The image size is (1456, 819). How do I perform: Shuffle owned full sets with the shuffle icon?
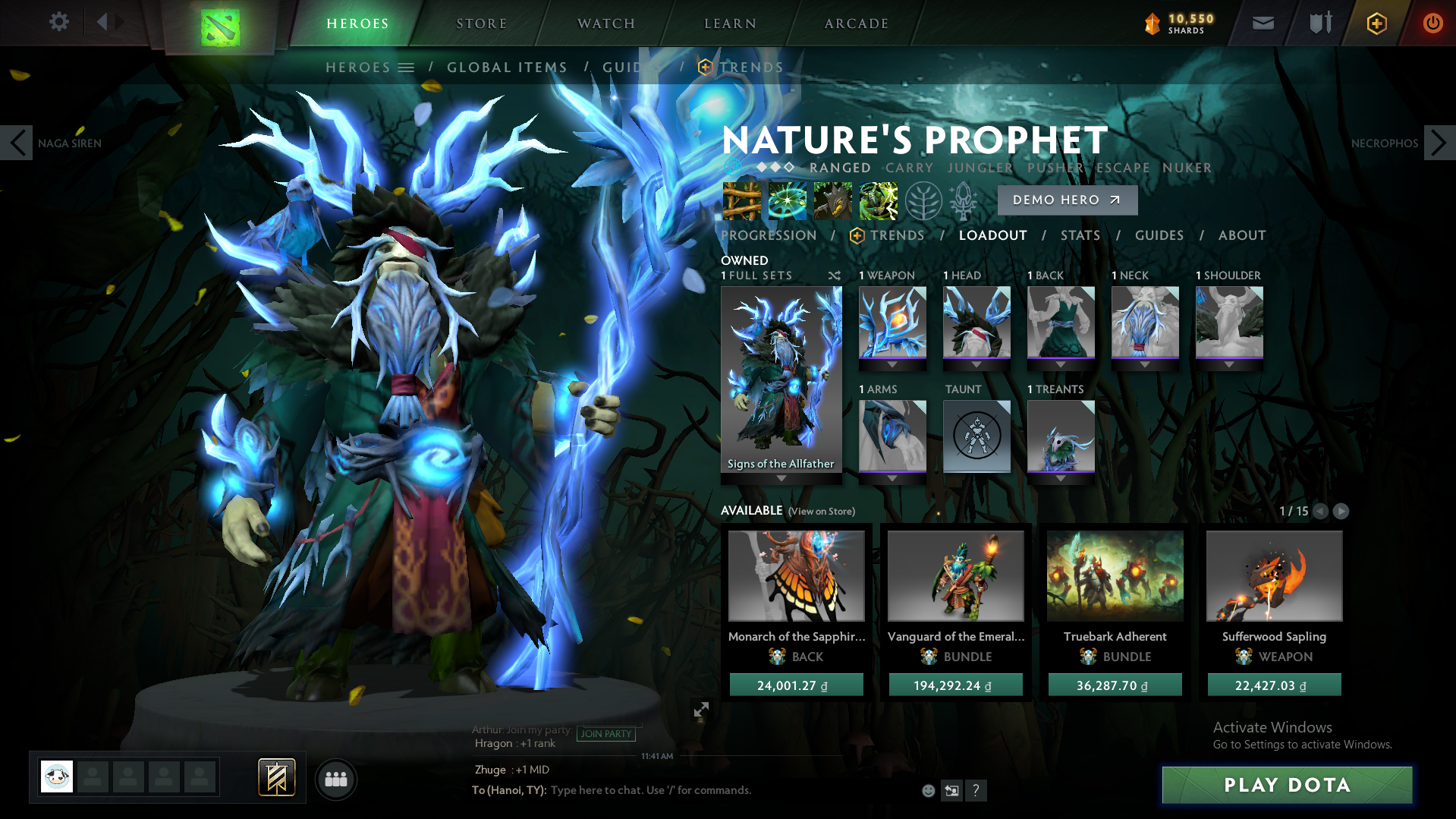pyautogui.click(x=834, y=276)
